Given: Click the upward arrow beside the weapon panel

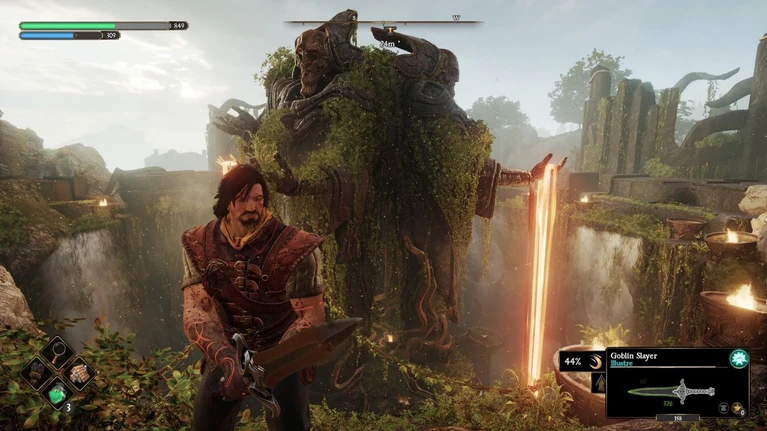Looking at the screenshot, I should coord(598,383).
